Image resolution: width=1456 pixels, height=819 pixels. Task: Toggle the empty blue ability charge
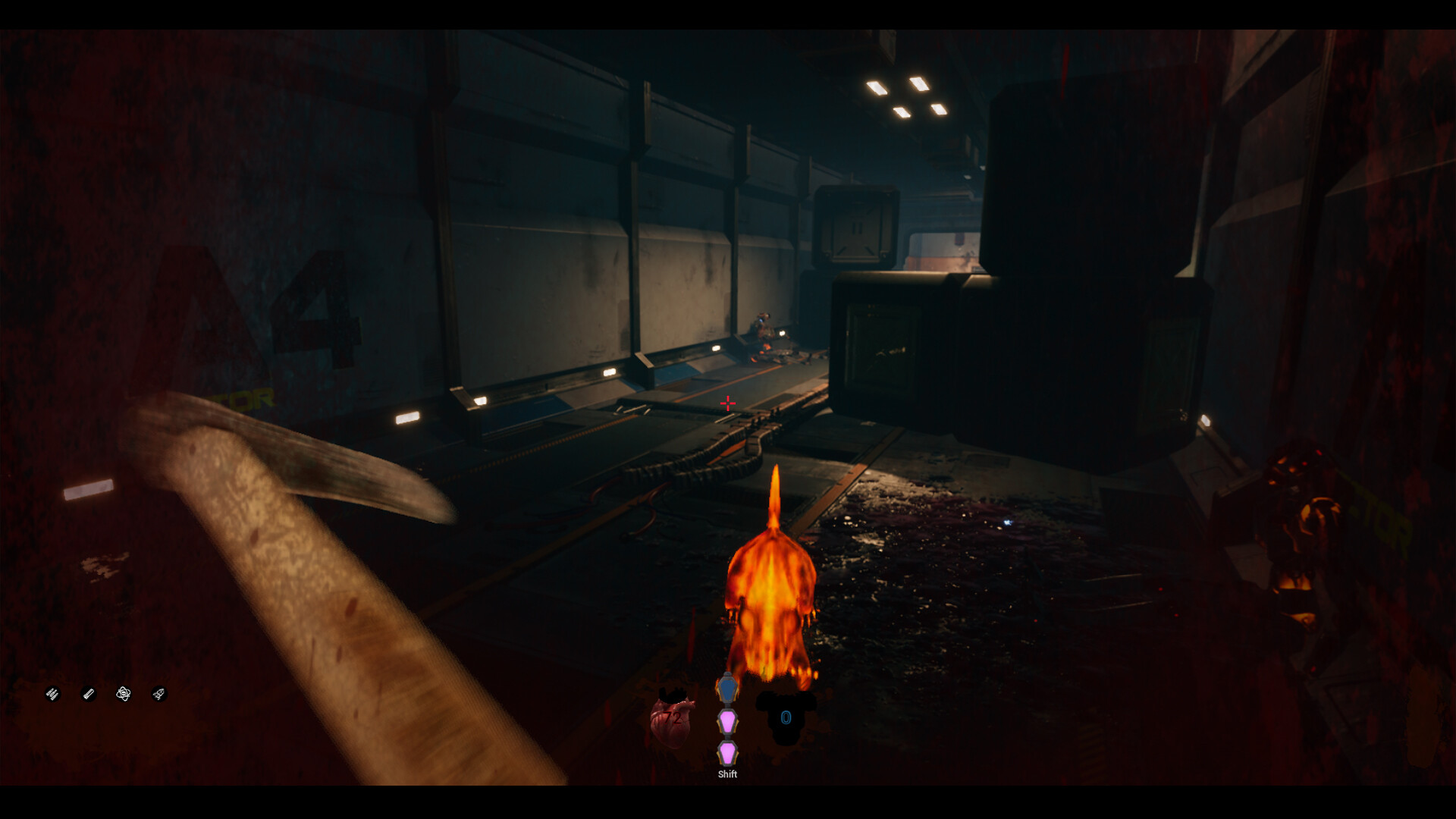[728, 689]
